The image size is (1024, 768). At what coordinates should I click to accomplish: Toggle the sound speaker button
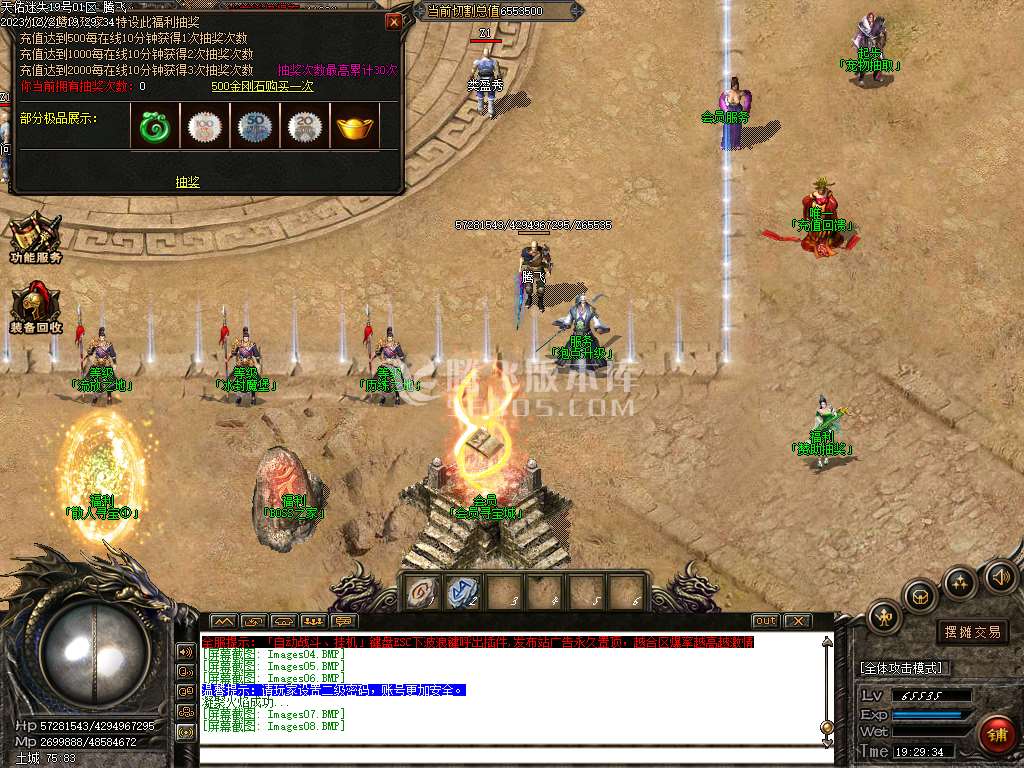(x=1000, y=577)
